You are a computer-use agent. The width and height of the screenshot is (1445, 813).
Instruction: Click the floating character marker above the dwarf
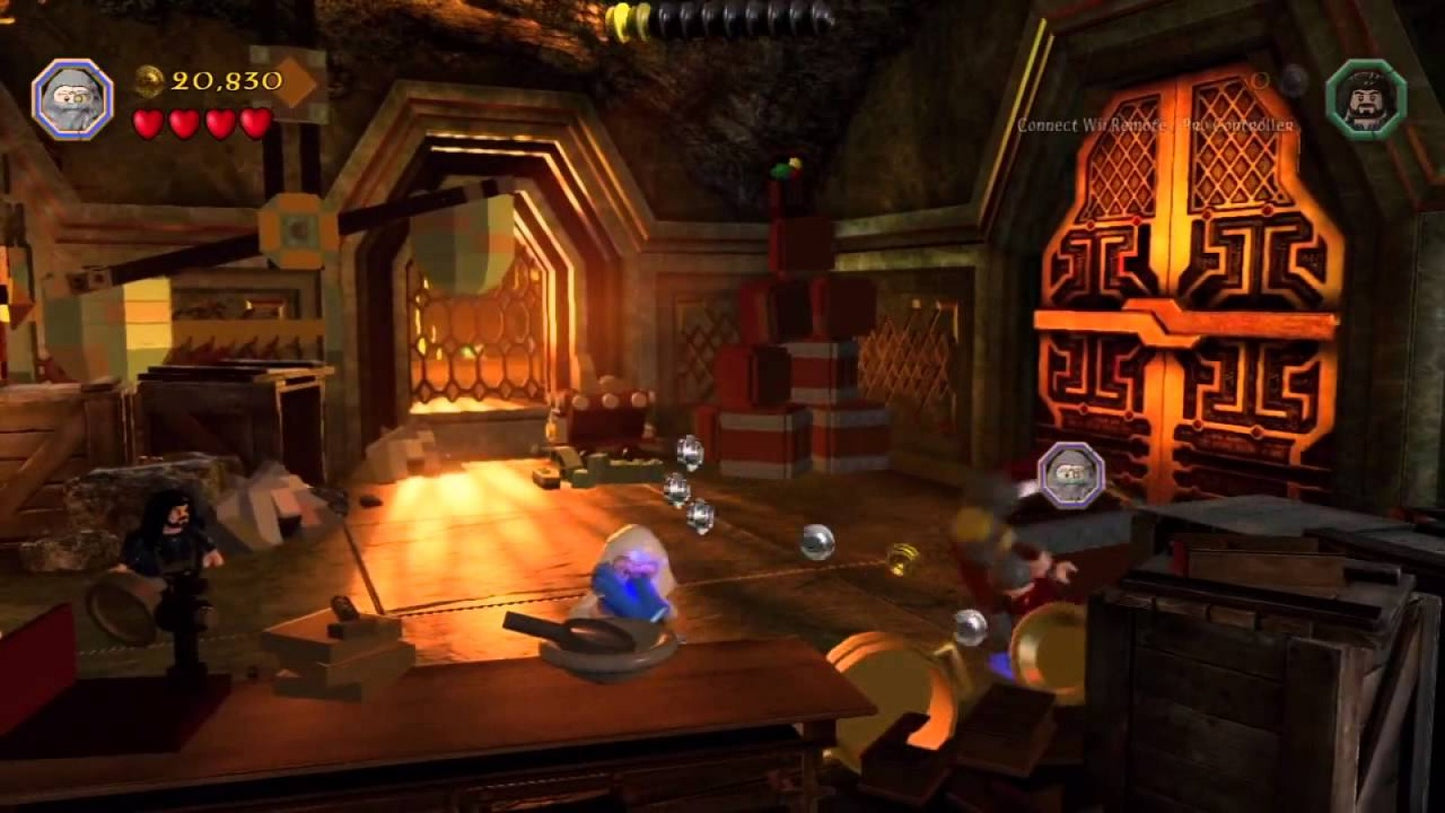coord(1071,474)
